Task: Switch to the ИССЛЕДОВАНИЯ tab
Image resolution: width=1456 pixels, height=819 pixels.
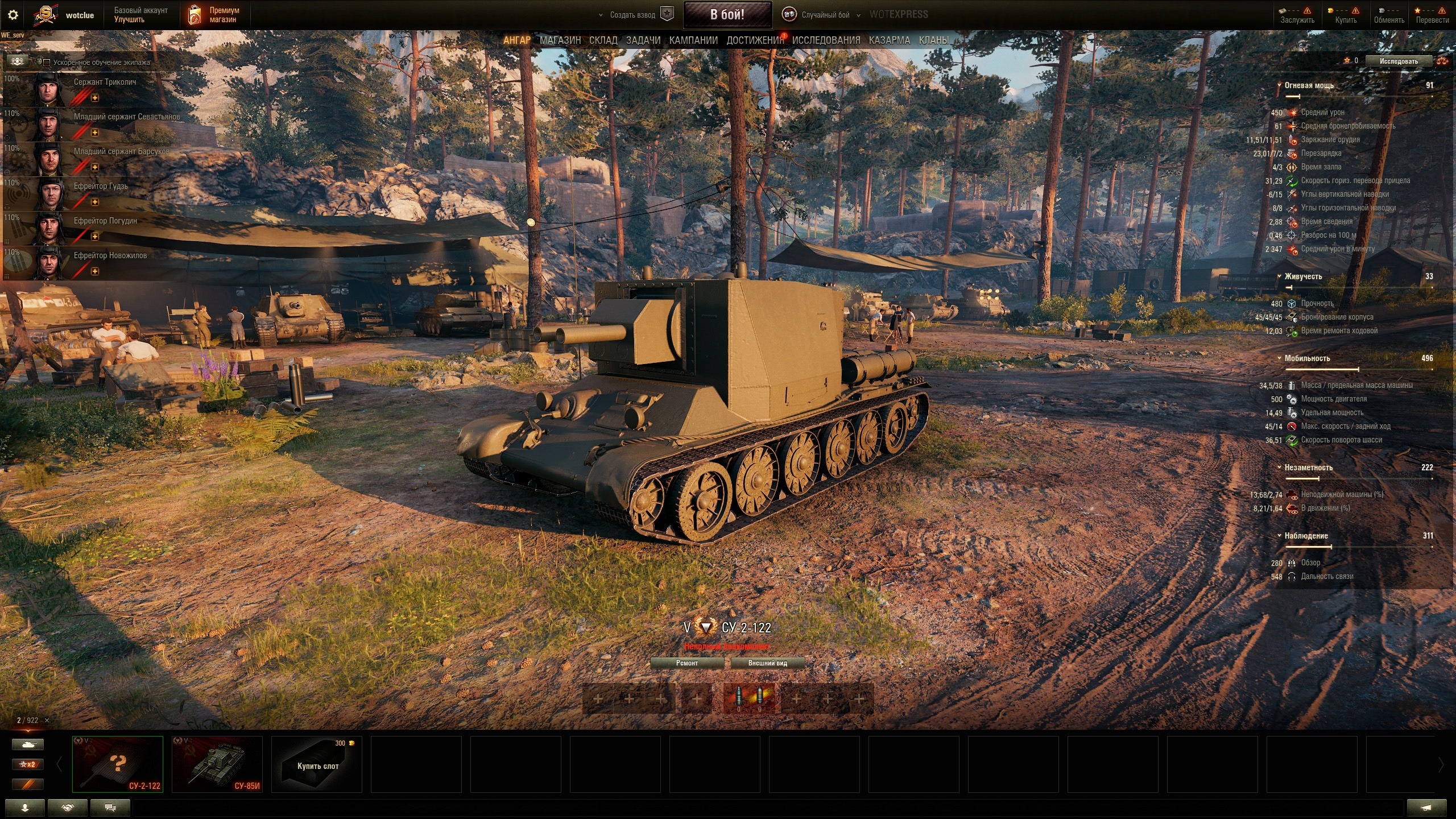Action: coord(826,40)
